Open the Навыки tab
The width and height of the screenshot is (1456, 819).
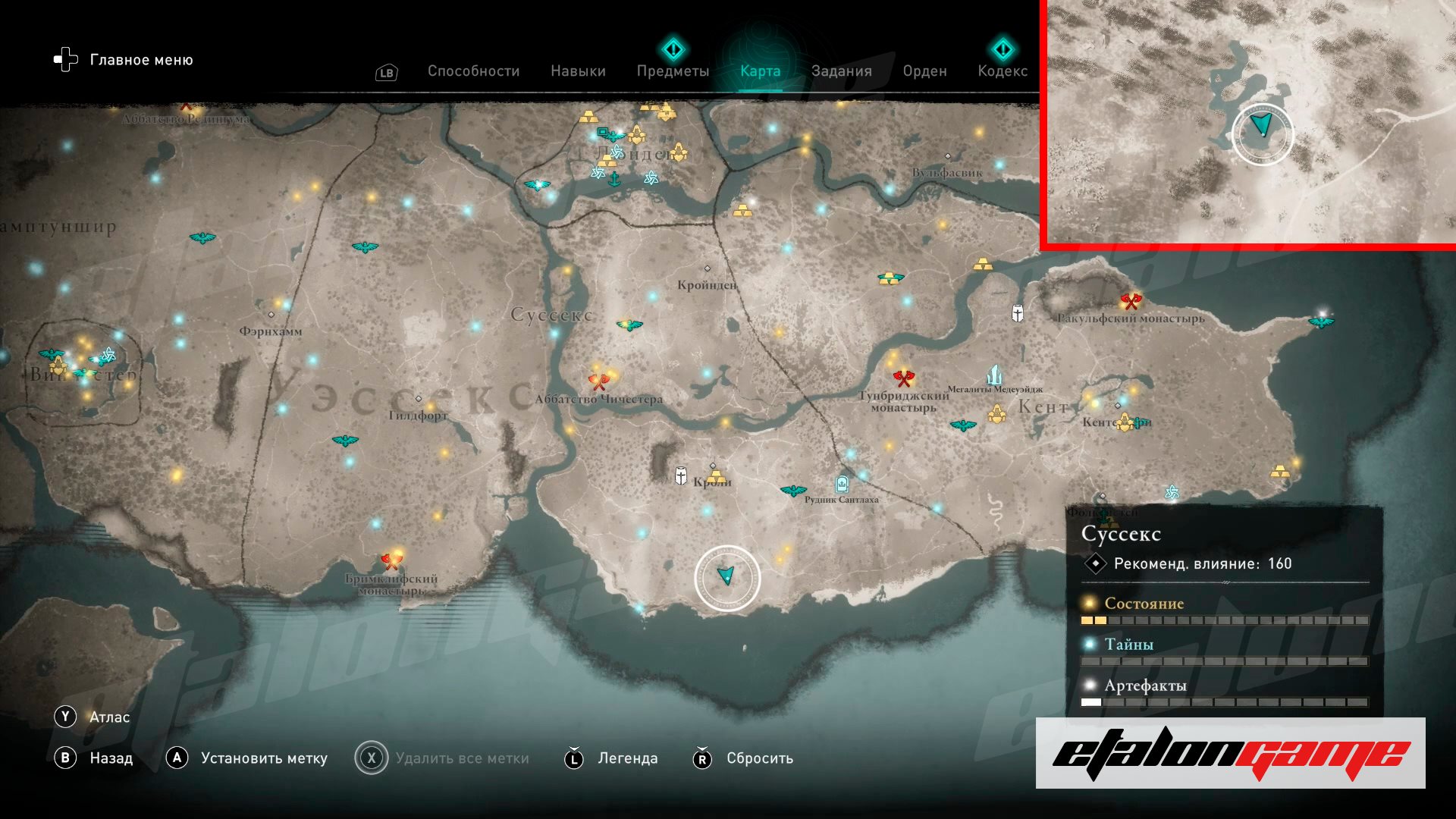click(x=578, y=71)
